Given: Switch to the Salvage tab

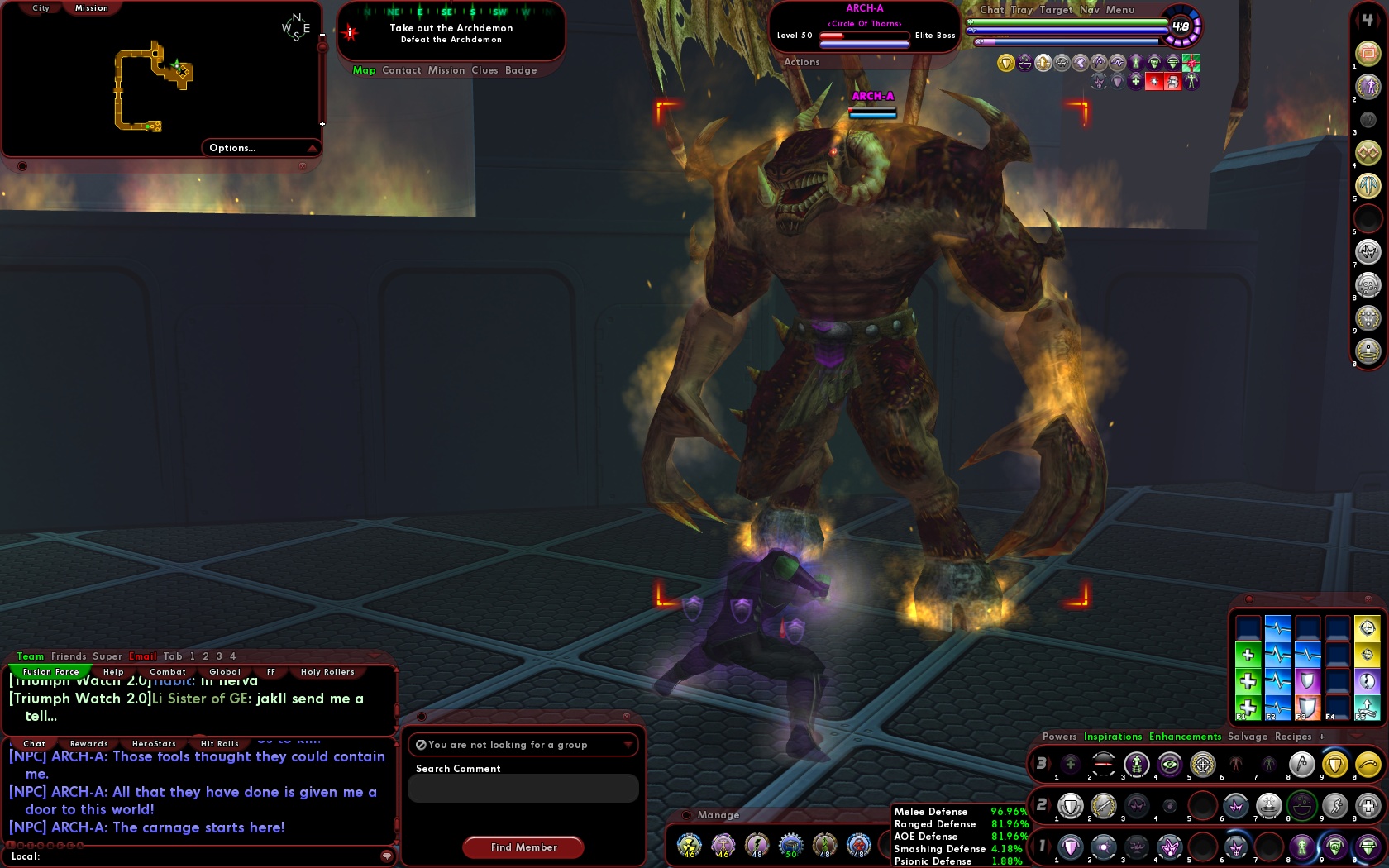Looking at the screenshot, I should 1248,737.
